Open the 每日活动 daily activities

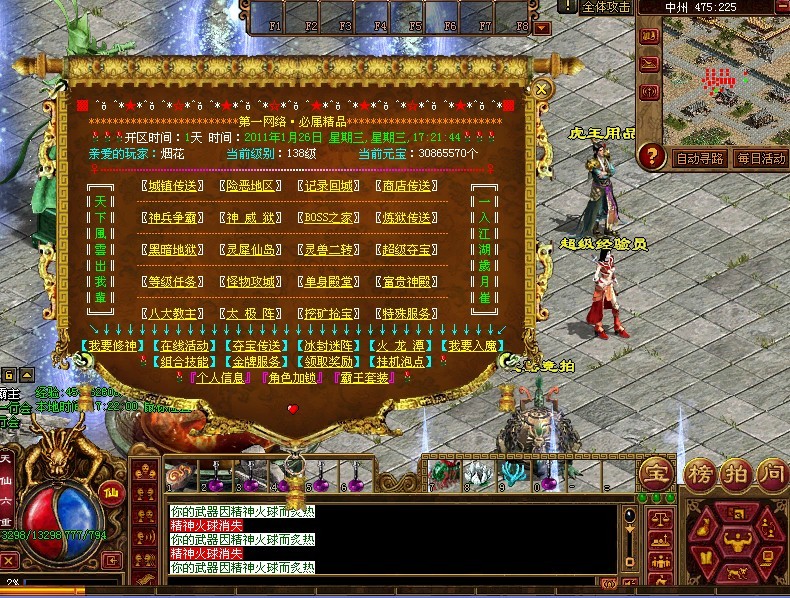[761, 158]
